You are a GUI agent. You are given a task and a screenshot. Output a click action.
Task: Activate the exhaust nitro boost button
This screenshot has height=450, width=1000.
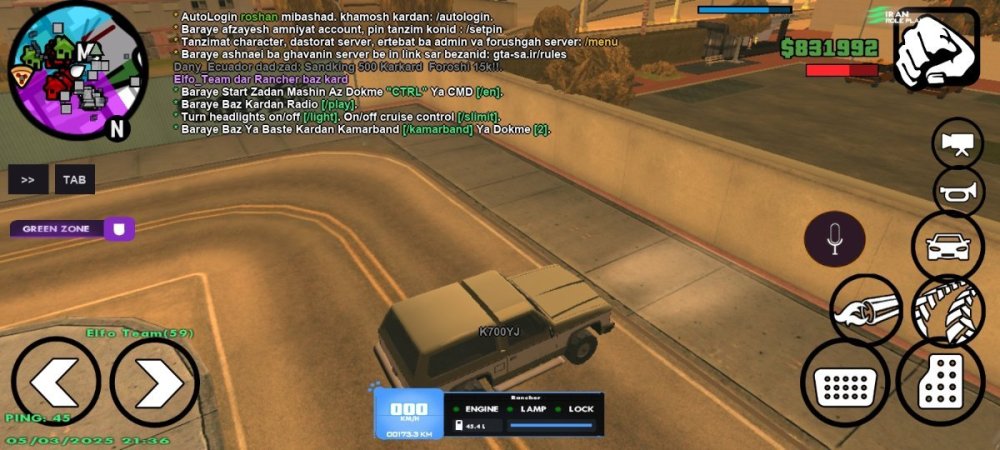(865, 309)
